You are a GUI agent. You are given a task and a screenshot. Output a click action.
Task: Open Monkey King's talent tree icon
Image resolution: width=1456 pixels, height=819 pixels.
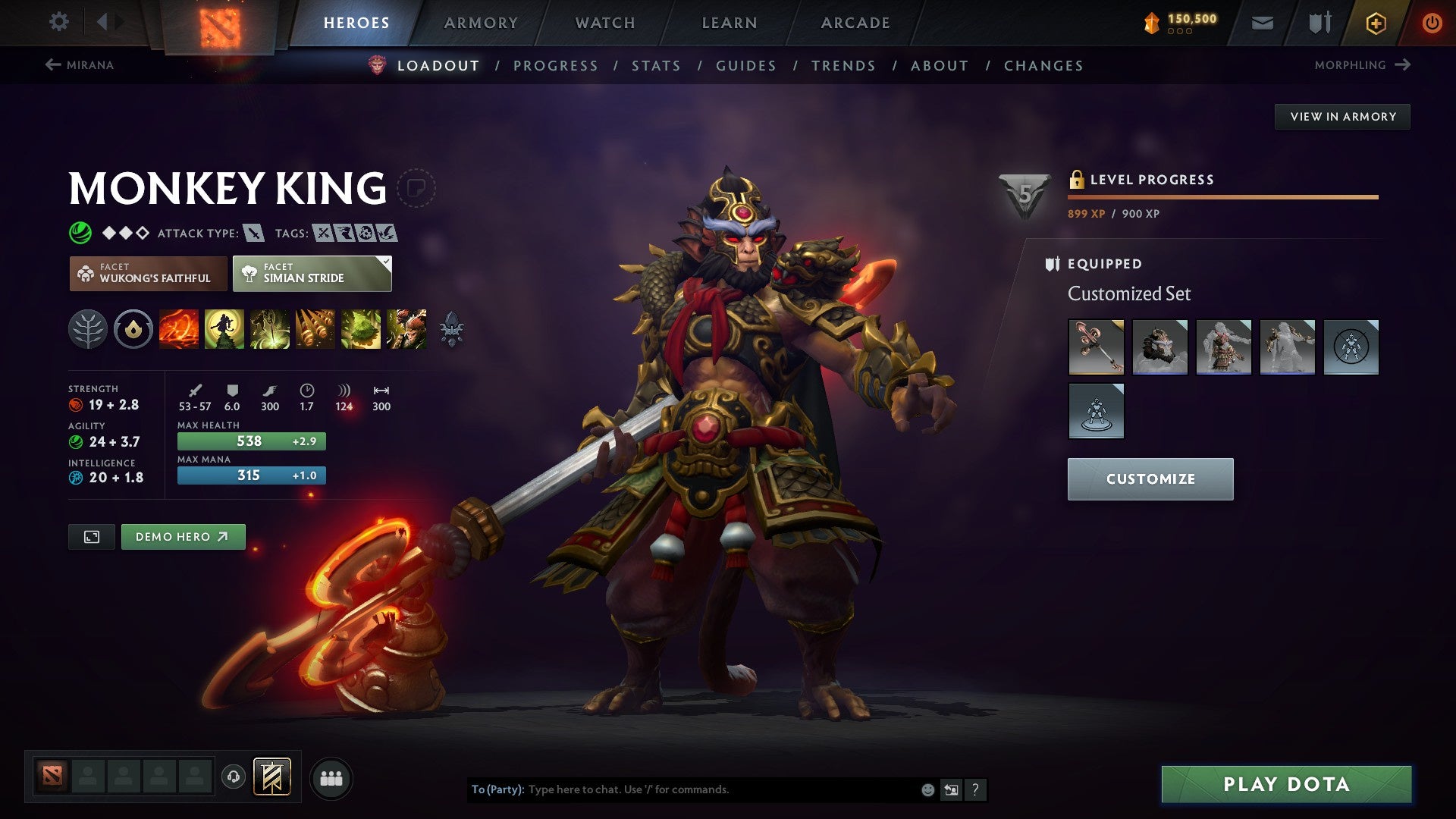(89, 330)
